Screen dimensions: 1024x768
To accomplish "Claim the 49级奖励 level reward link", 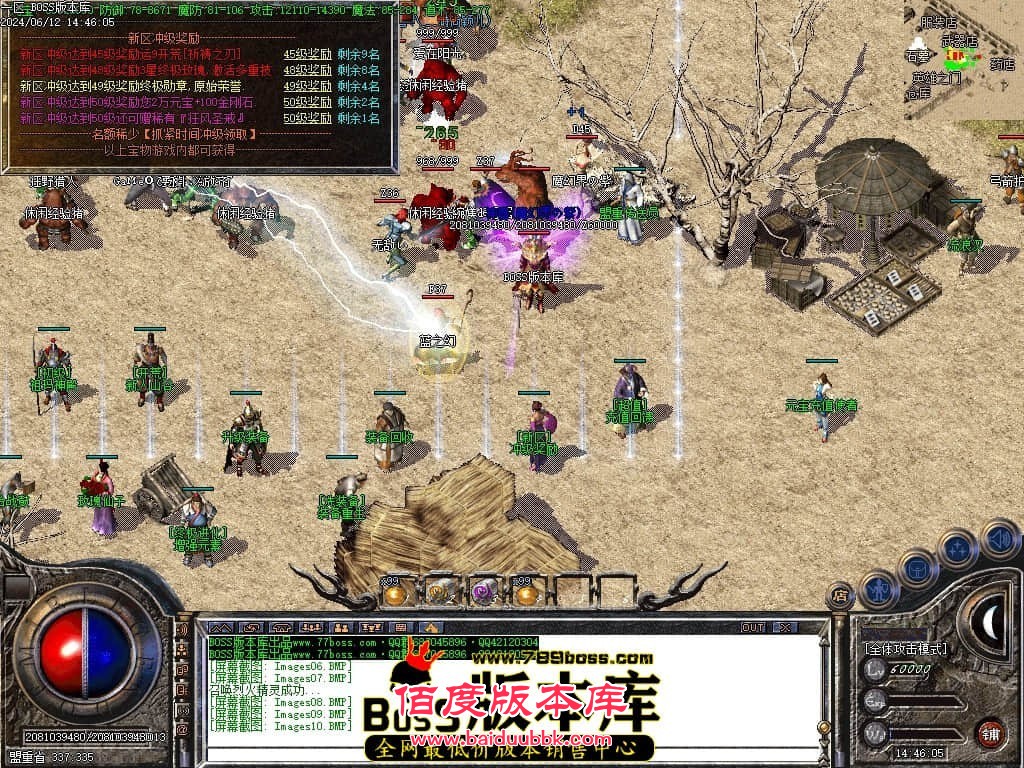I will [307, 86].
